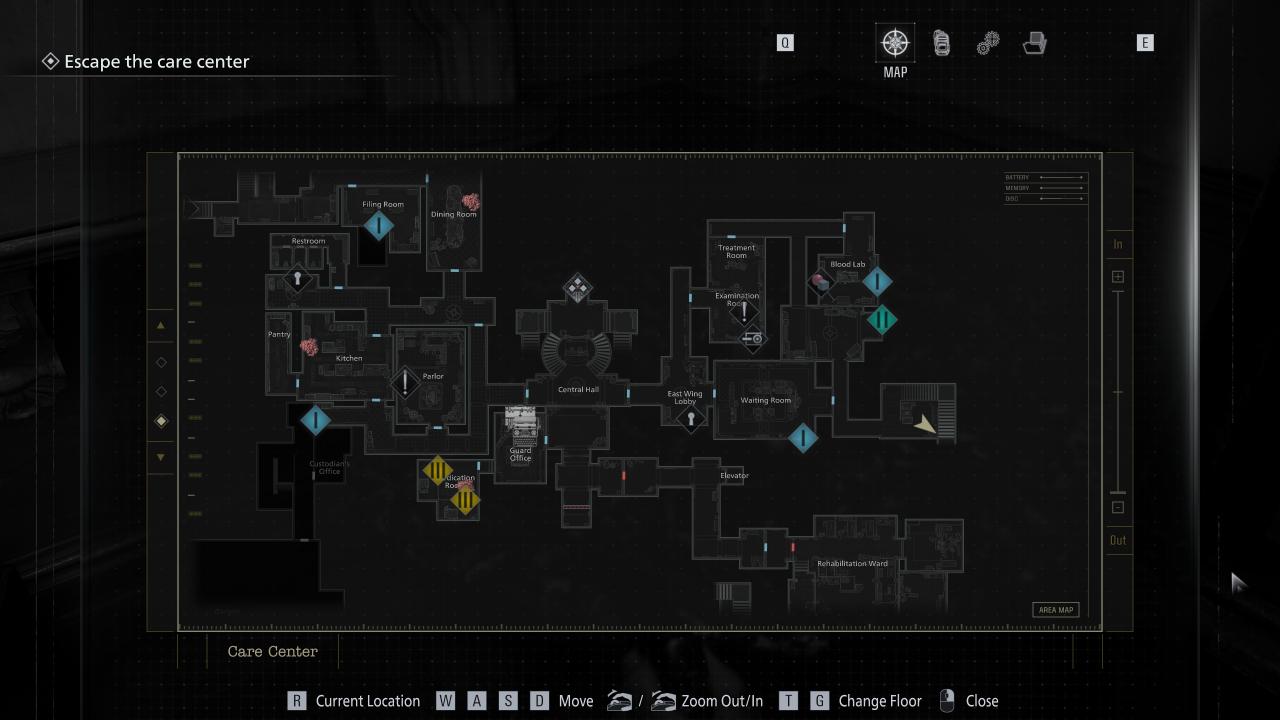Viewport: 1280px width, 720px height.
Task: Zoom out with the minus button
Action: pyautogui.click(x=1118, y=507)
